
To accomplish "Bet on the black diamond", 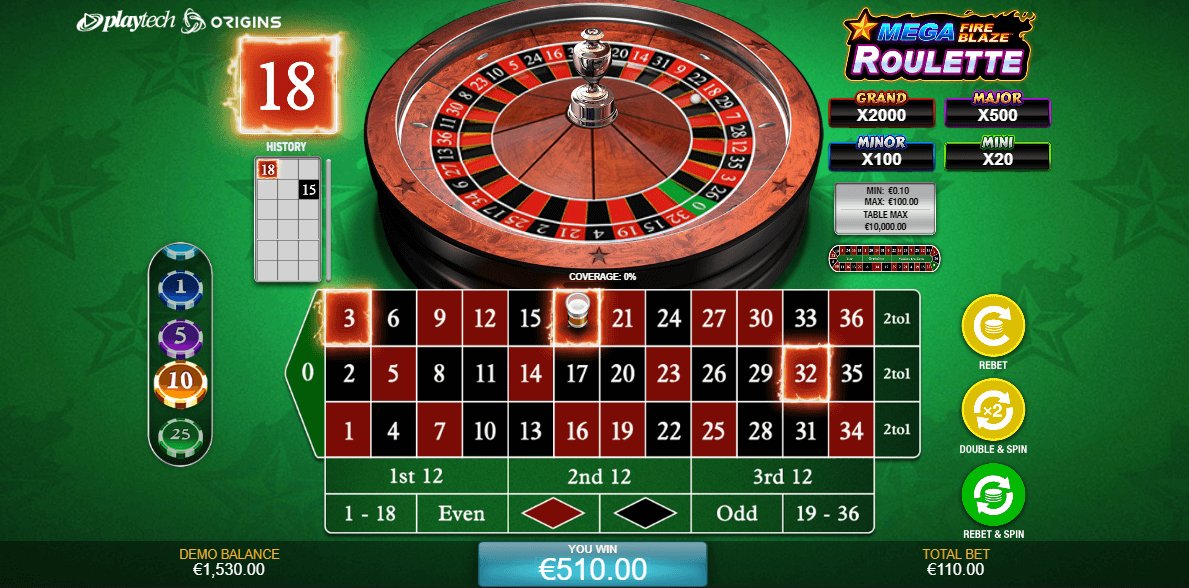I will 645,514.
